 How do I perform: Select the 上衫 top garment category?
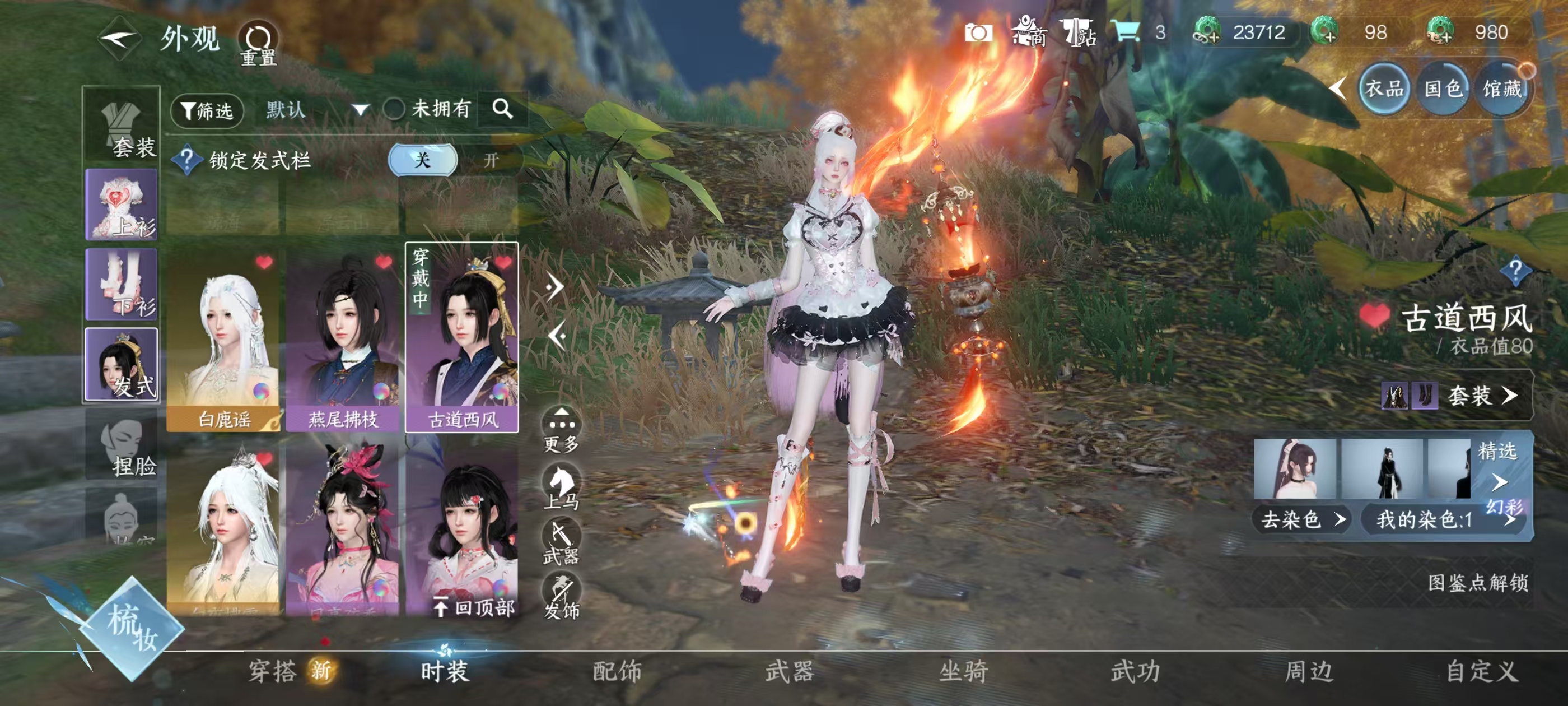(x=122, y=204)
